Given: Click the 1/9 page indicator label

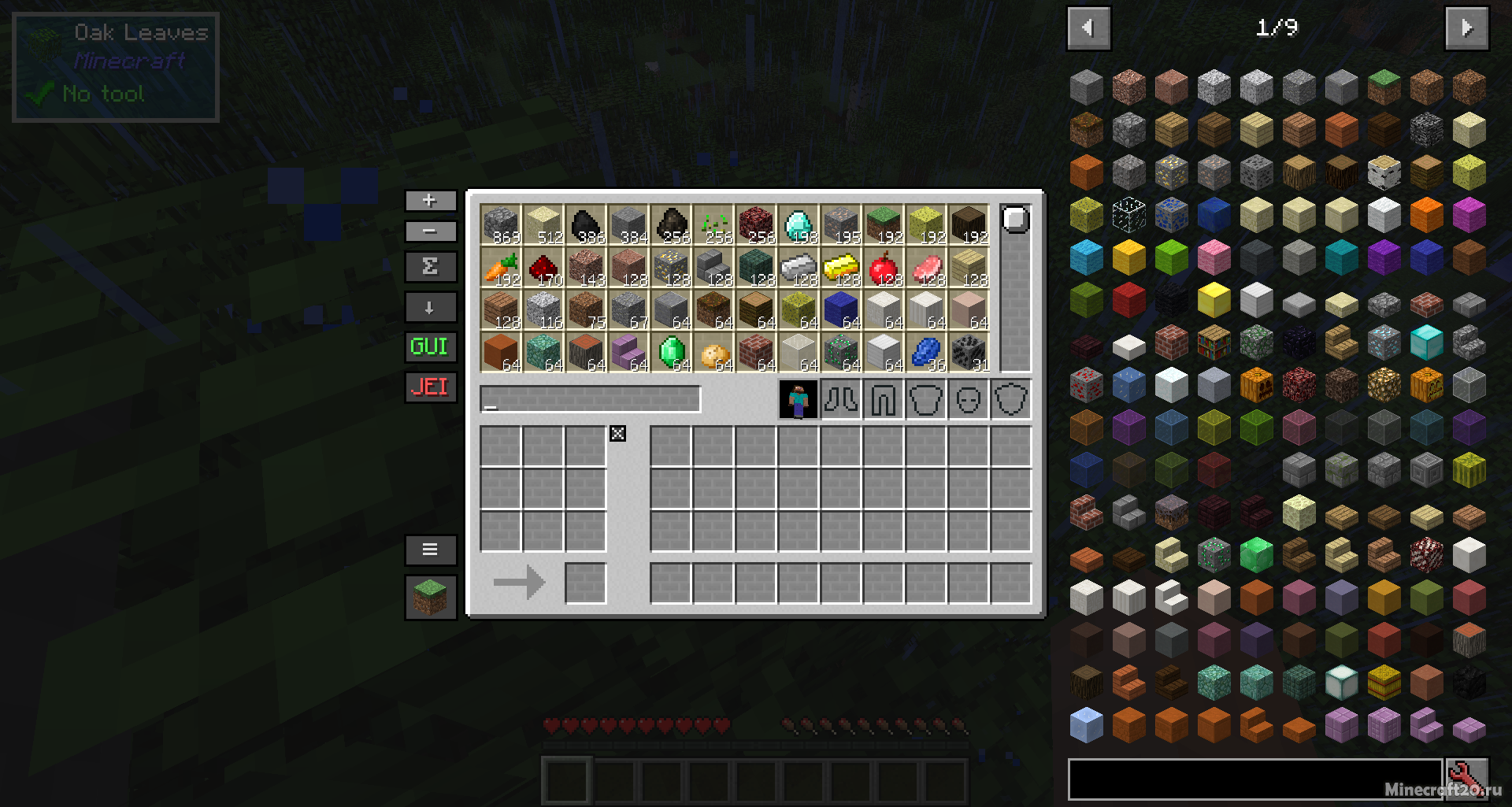Looking at the screenshot, I should click(x=1277, y=28).
